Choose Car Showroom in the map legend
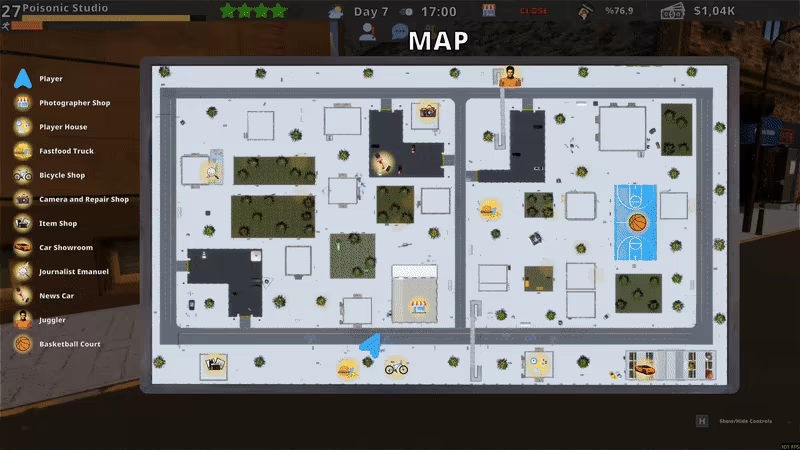800x450 pixels. point(66,247)
